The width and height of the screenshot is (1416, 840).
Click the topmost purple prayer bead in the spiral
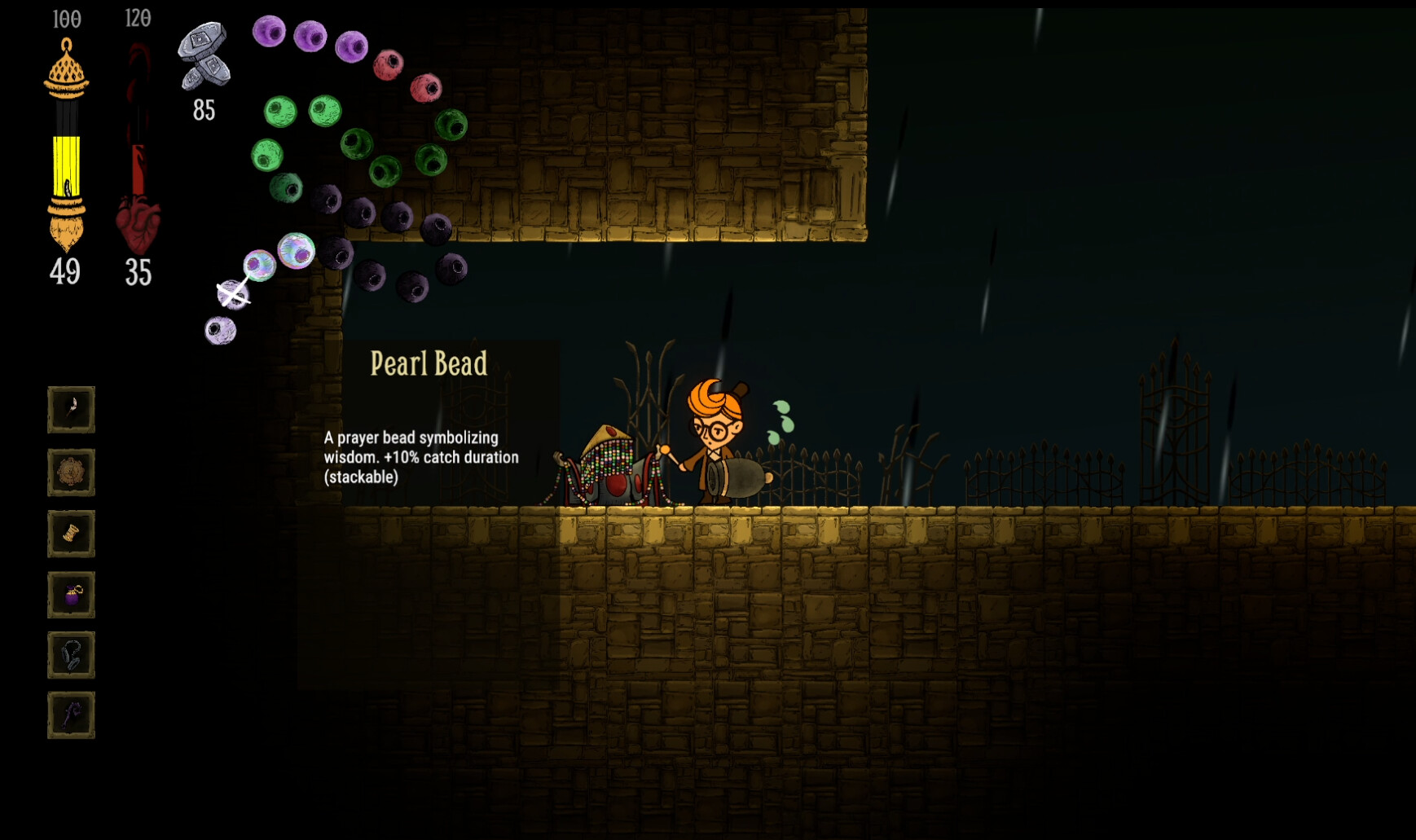pos(269,34)
